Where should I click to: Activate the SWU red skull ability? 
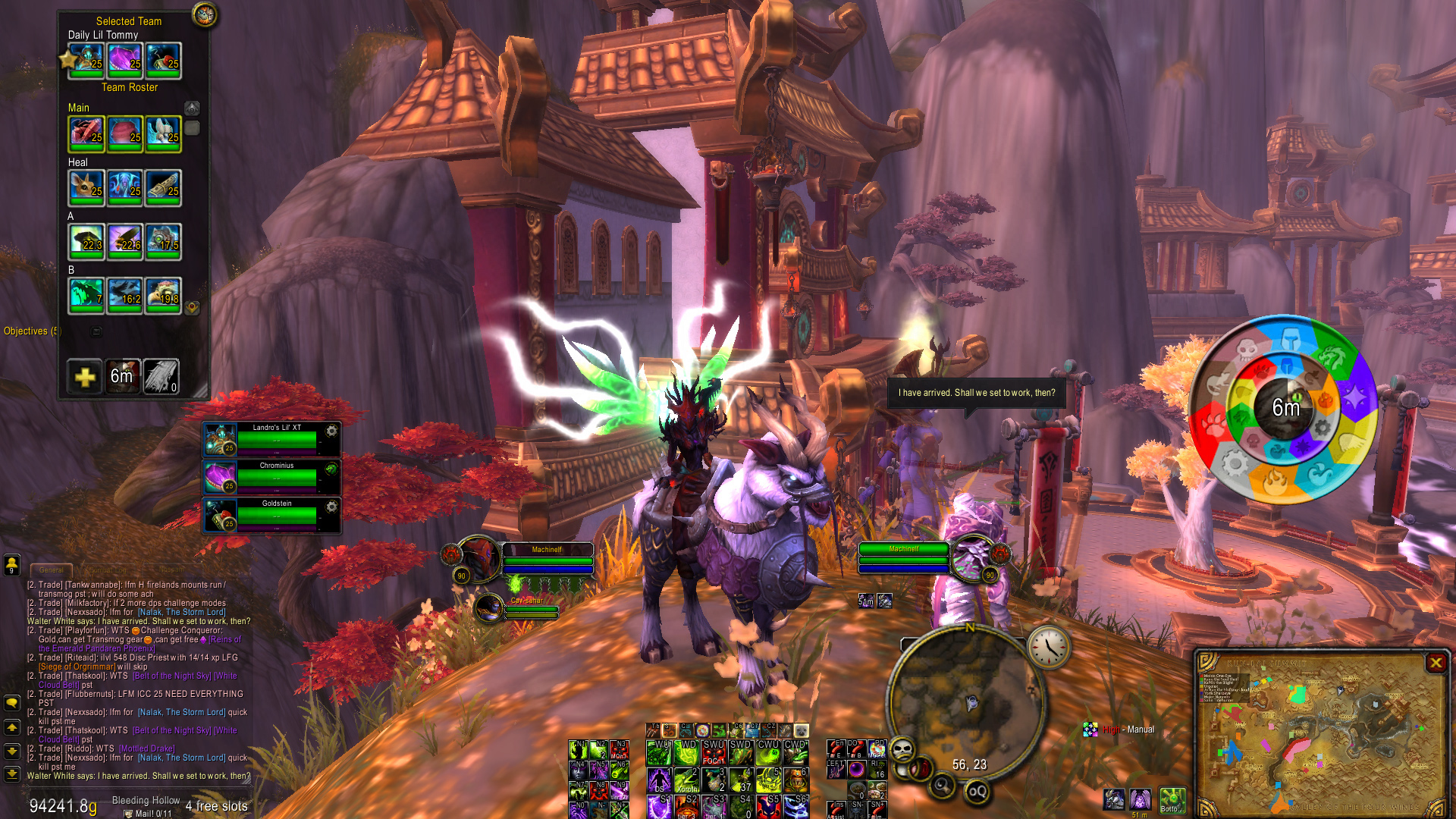click(x=713, y=753)
